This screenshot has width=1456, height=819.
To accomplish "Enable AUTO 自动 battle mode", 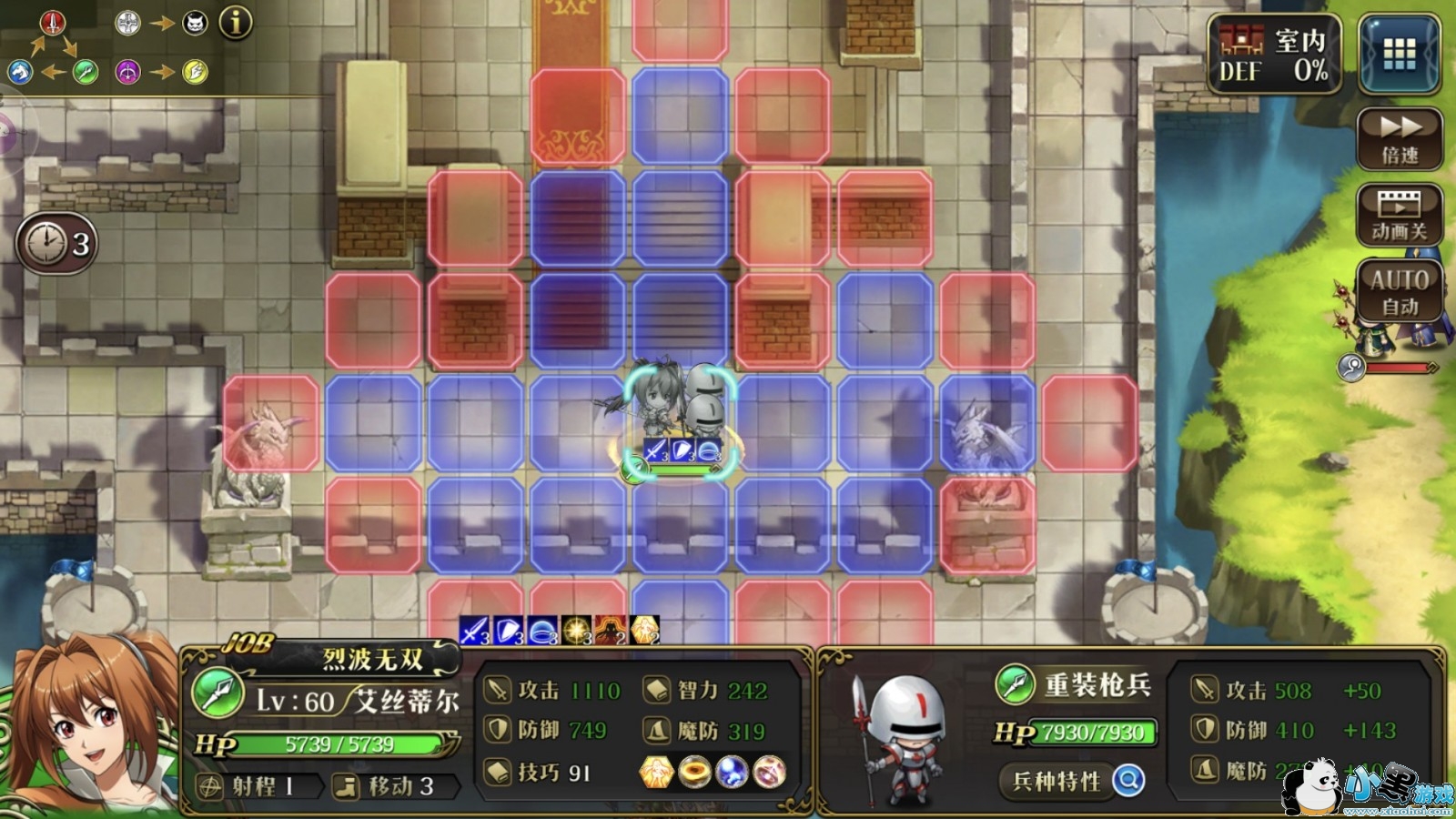I will coord(1400,290).
